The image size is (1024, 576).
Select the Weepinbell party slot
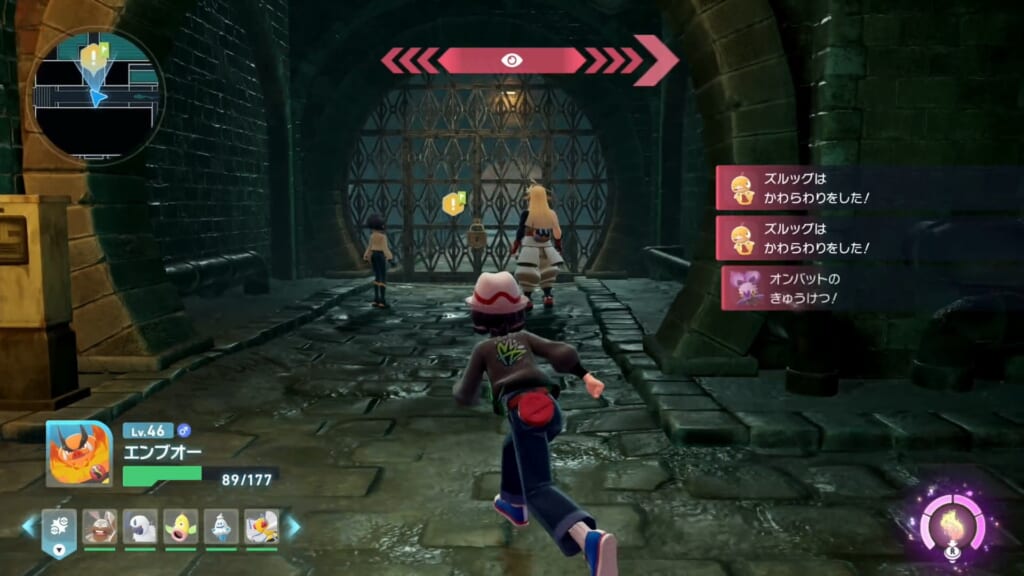click(x=181, y=527)
